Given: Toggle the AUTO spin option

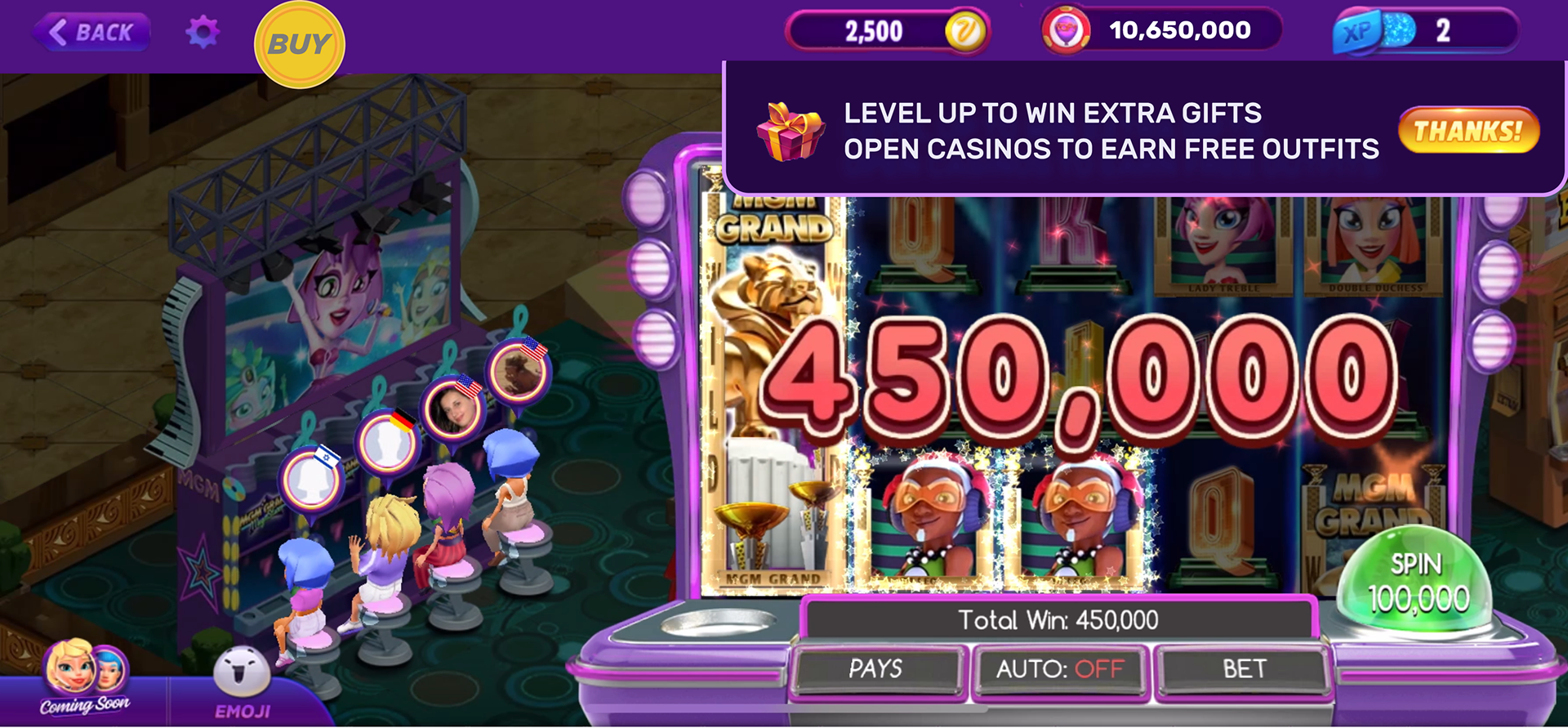Looking at the screenshot, I should (1059, 669).
